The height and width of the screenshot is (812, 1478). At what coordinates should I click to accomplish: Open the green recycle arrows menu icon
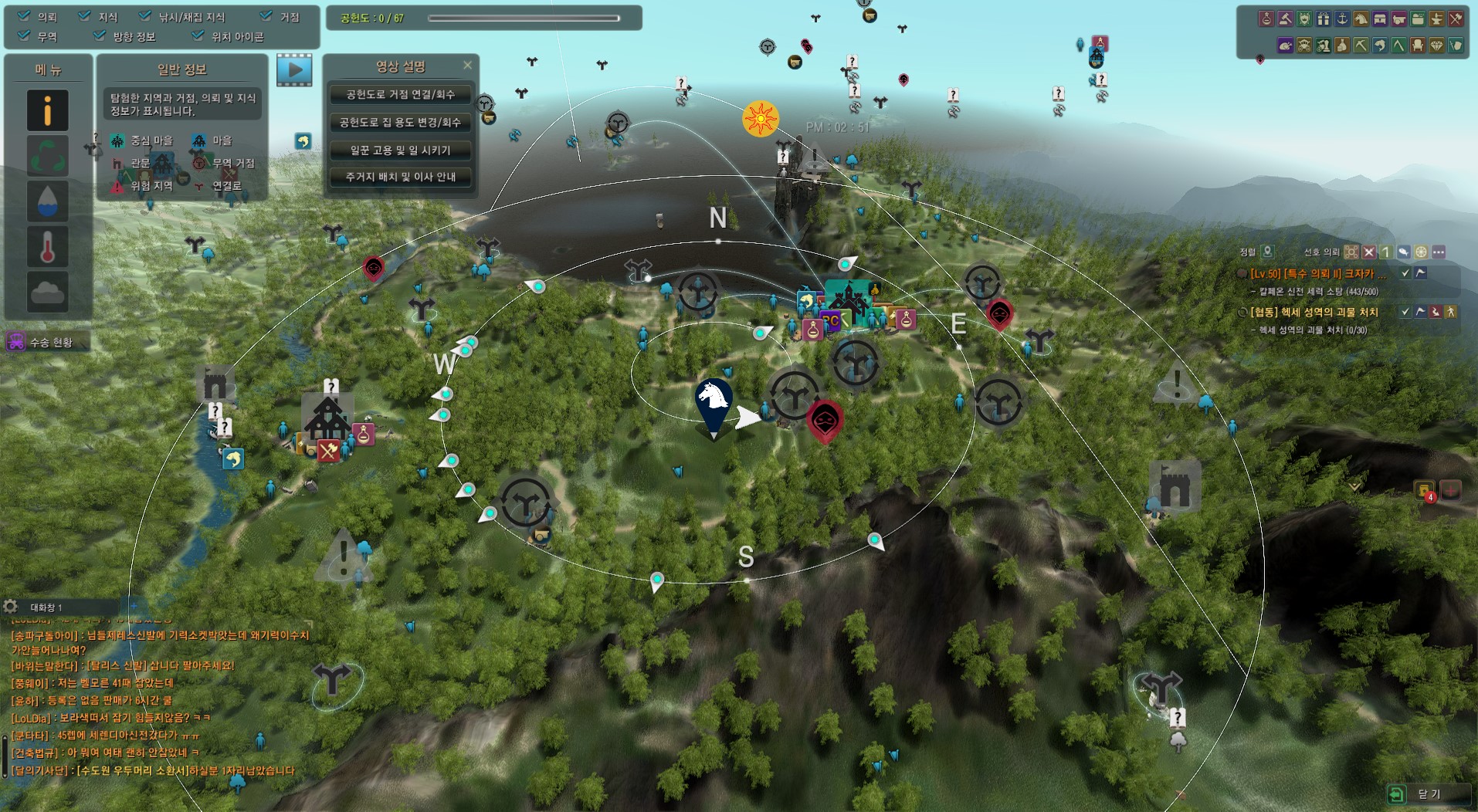pyautogui.click(x=47, y=156)
